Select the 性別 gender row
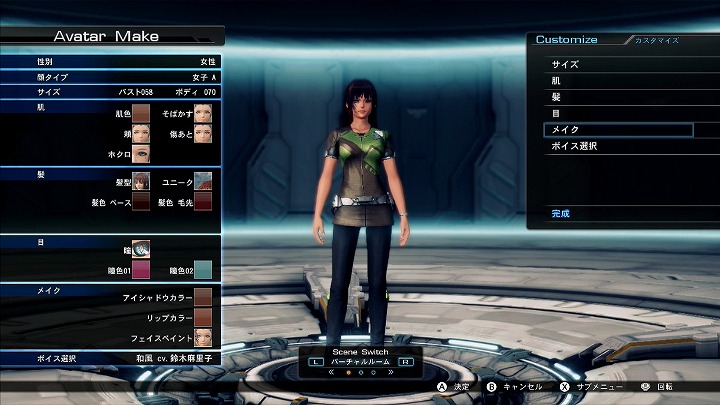Viewport: 720px width, 405px height. [x=110, y=61]
